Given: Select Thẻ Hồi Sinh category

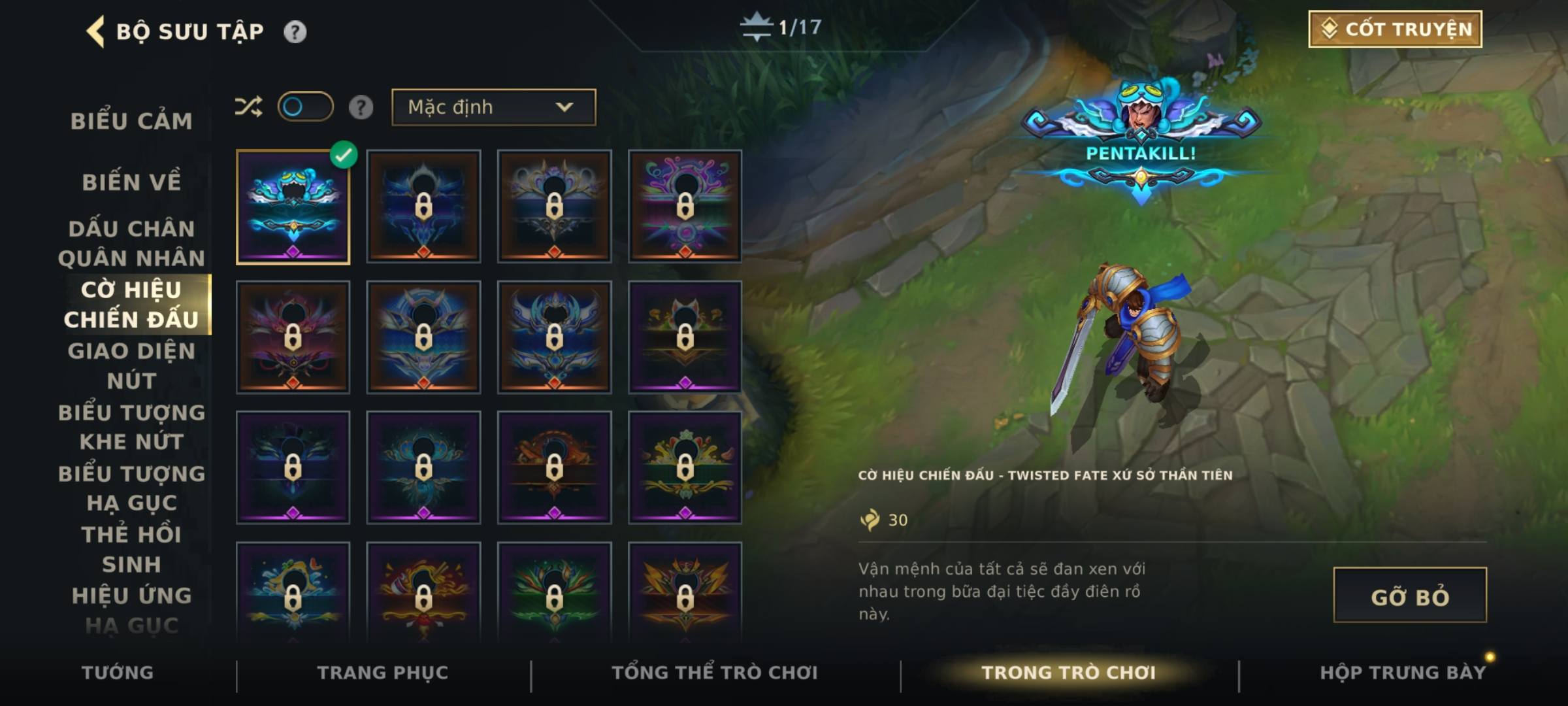Looking at the screenshot, I should click(131, 549).
